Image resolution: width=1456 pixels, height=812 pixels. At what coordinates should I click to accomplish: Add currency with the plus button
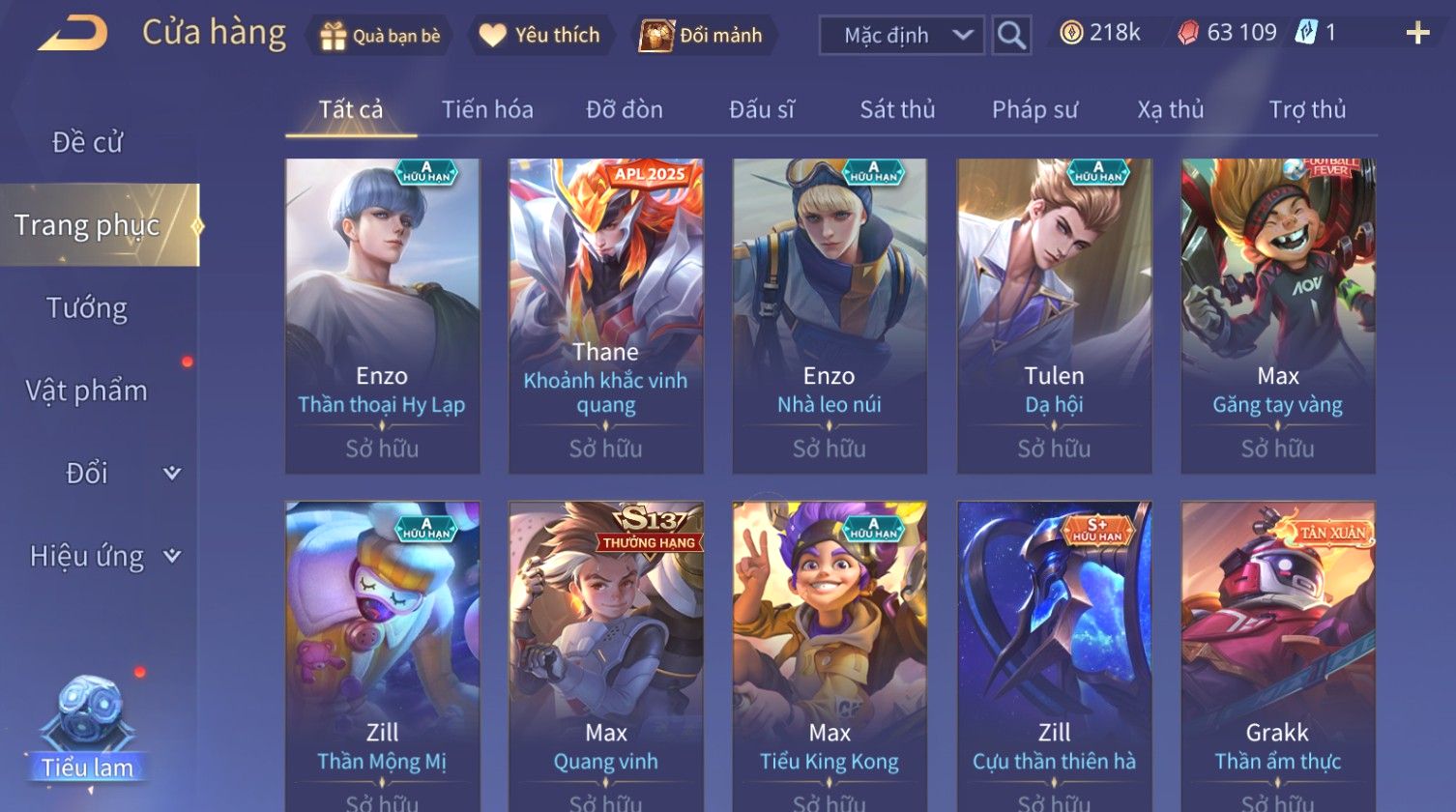[1417, 34]
